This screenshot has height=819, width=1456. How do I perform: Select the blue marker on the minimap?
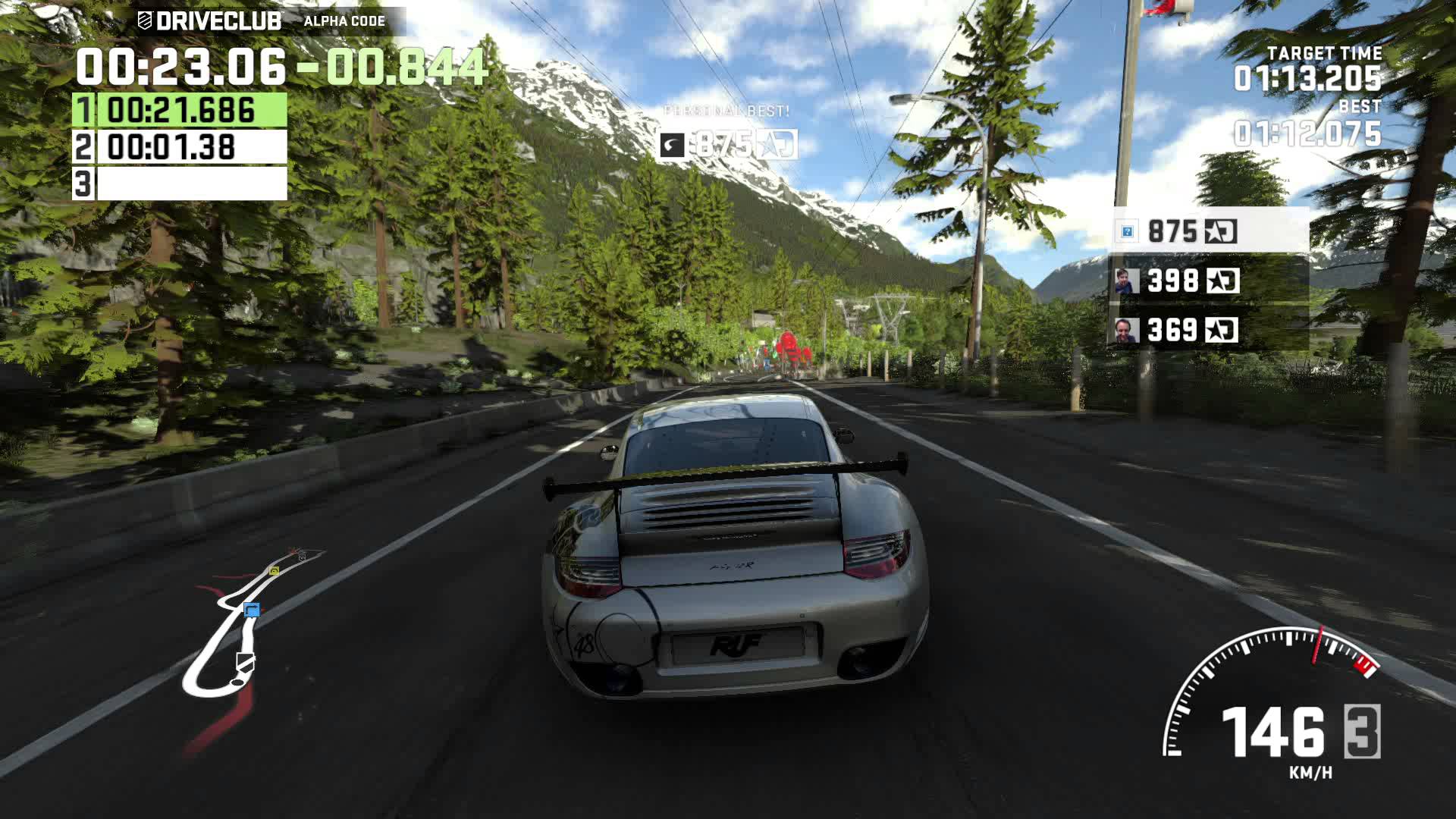point(252,610)
